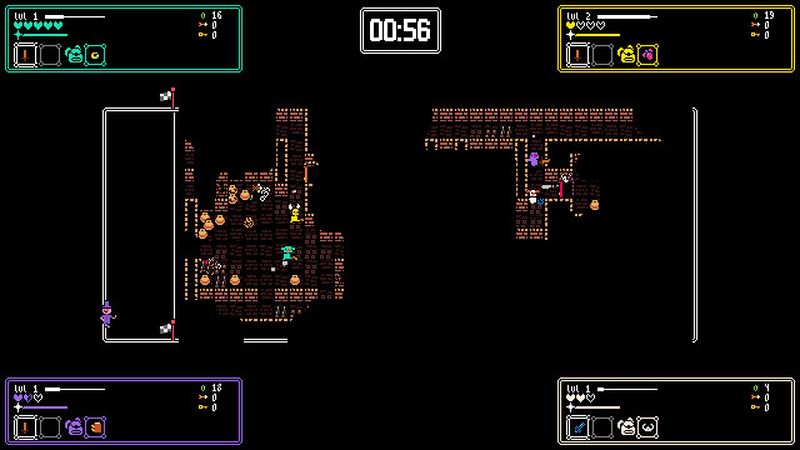Select the purple player's sword weapon slot

point(25,427)
